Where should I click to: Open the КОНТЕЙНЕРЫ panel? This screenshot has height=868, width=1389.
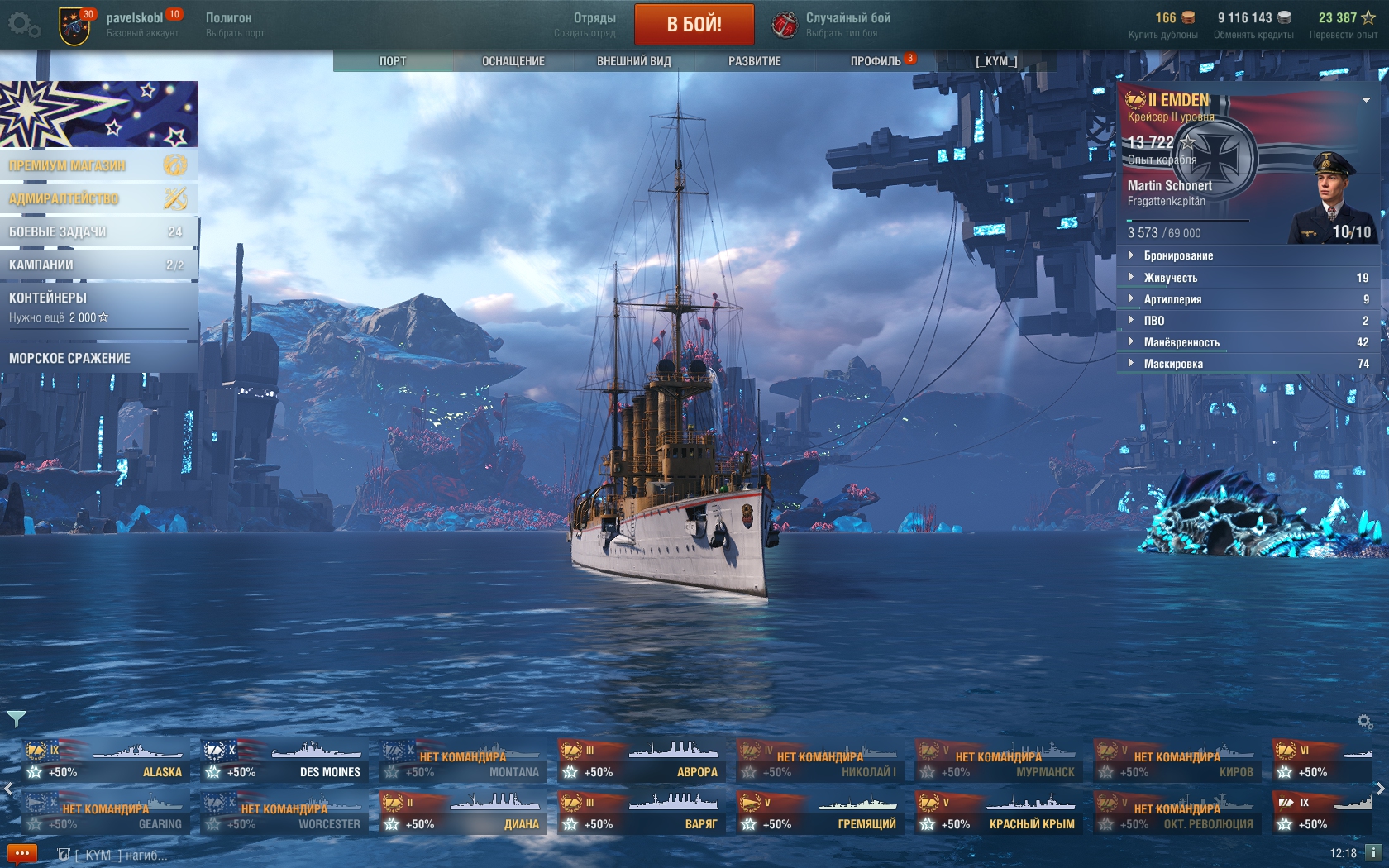(98, 306)
